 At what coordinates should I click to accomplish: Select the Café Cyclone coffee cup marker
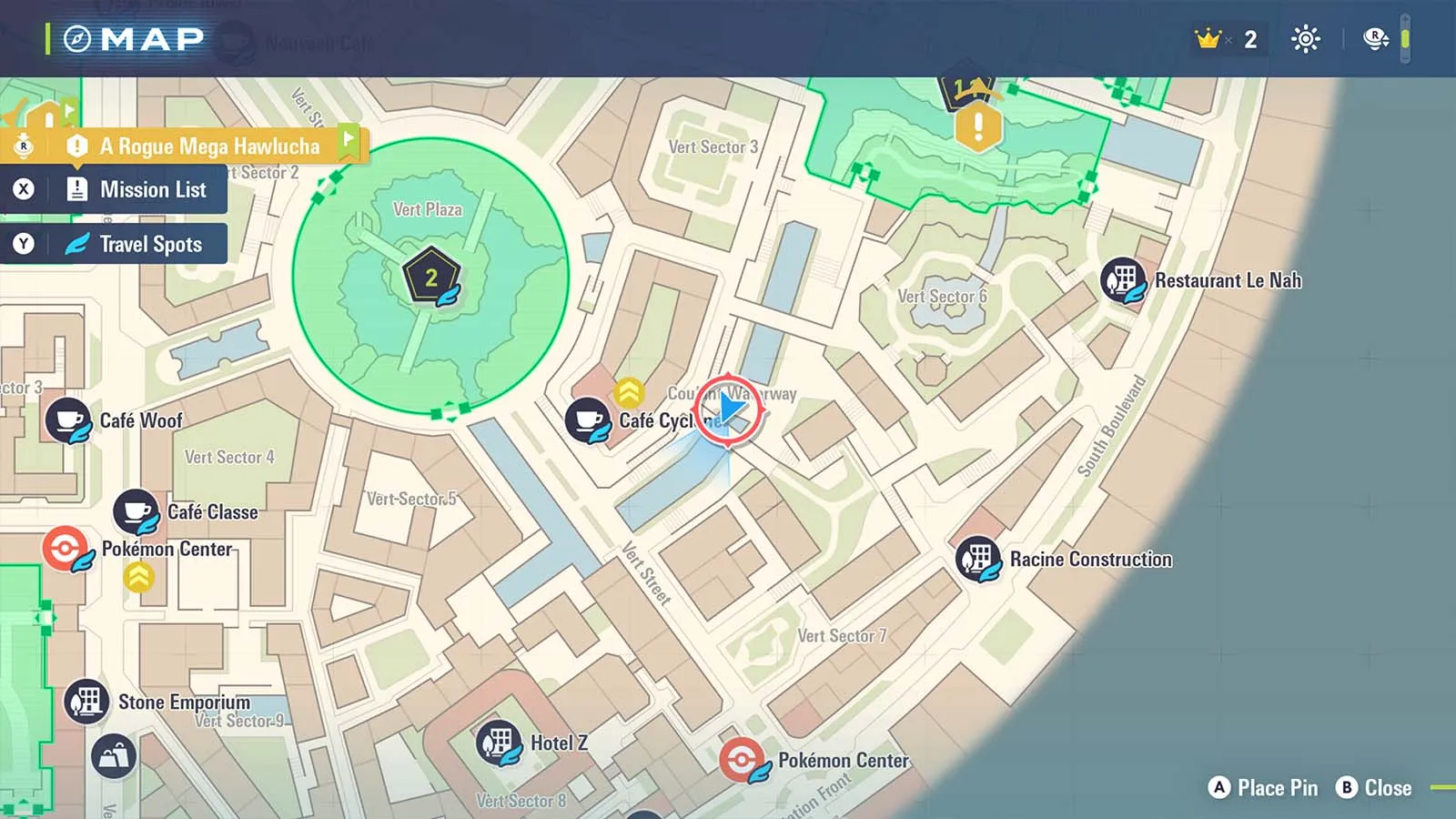click(588, 420)
